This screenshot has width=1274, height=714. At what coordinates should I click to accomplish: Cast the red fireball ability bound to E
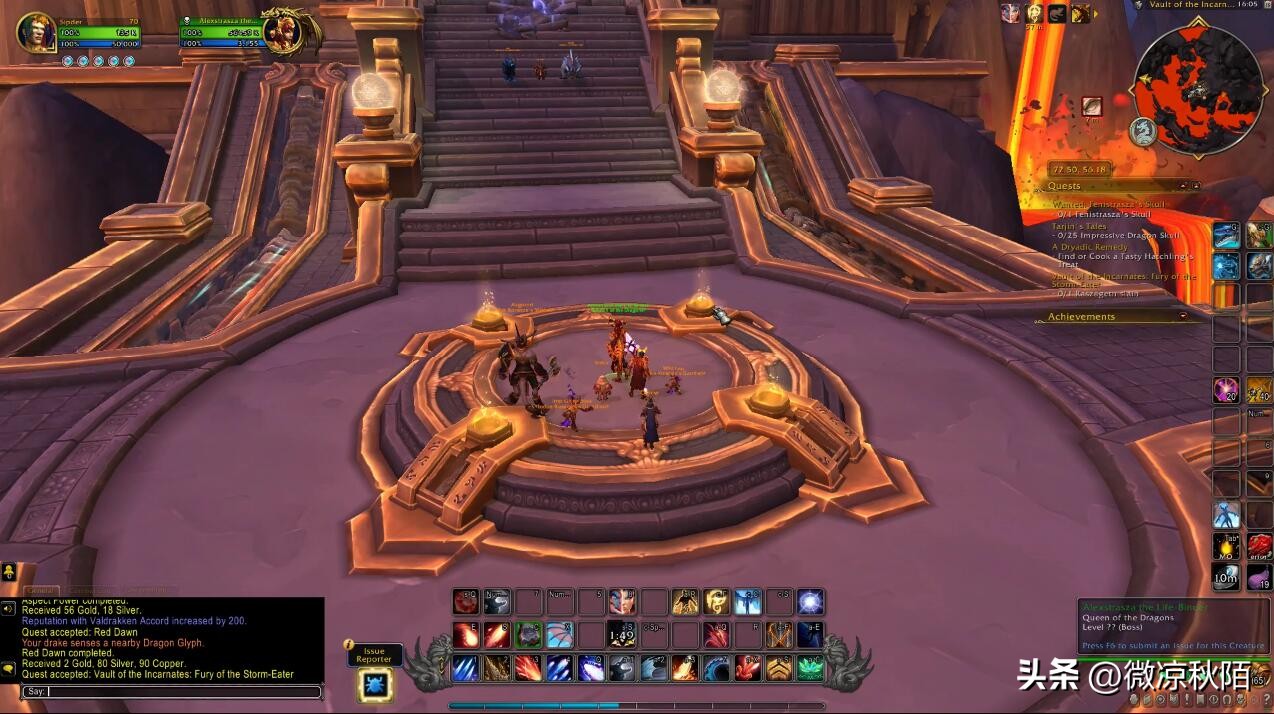[466, 635]
